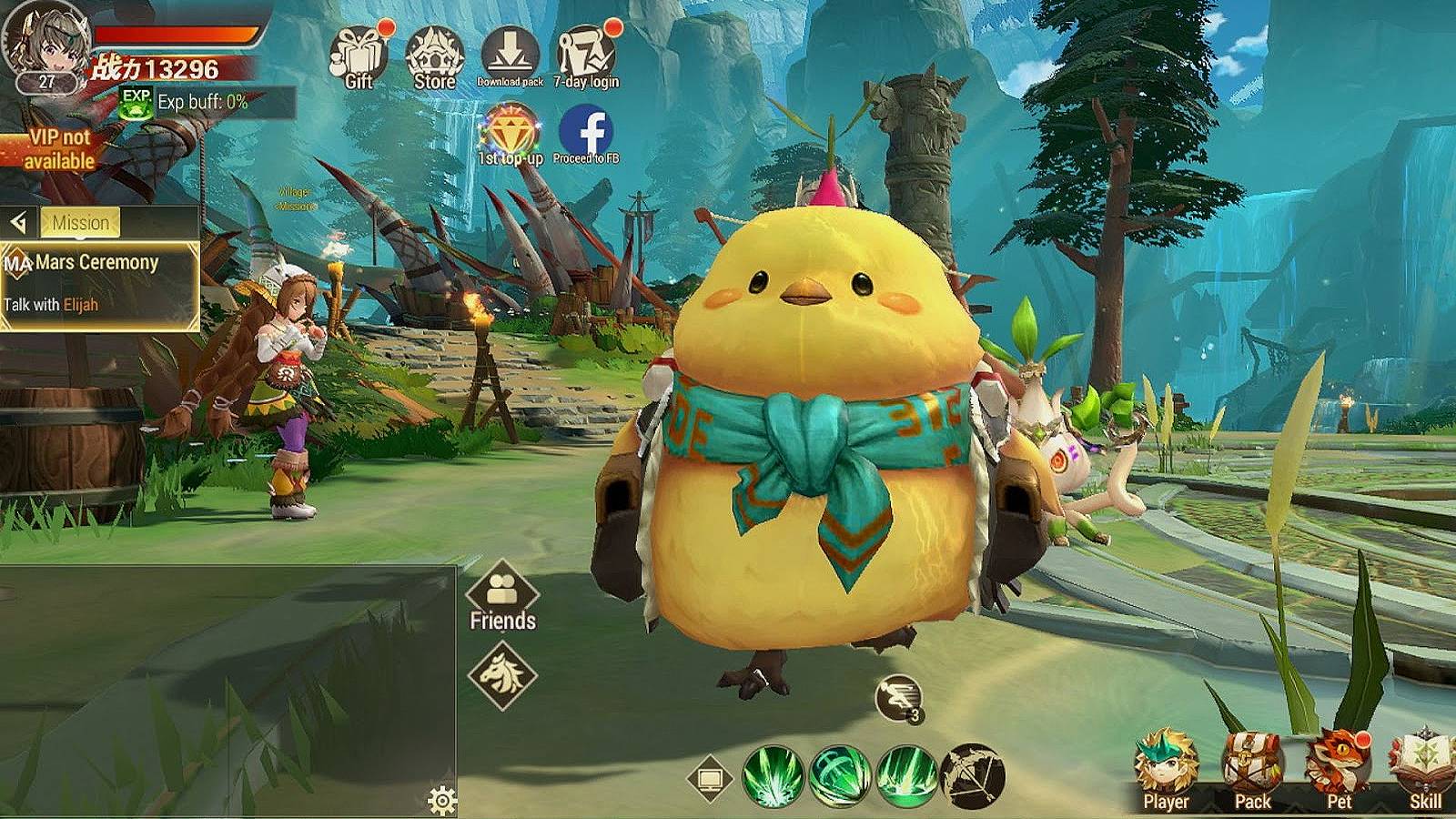This screenshot has height=819, width=1456.
Task: Use the sprint dash skill with 3 charges
Action: (897, 696)
